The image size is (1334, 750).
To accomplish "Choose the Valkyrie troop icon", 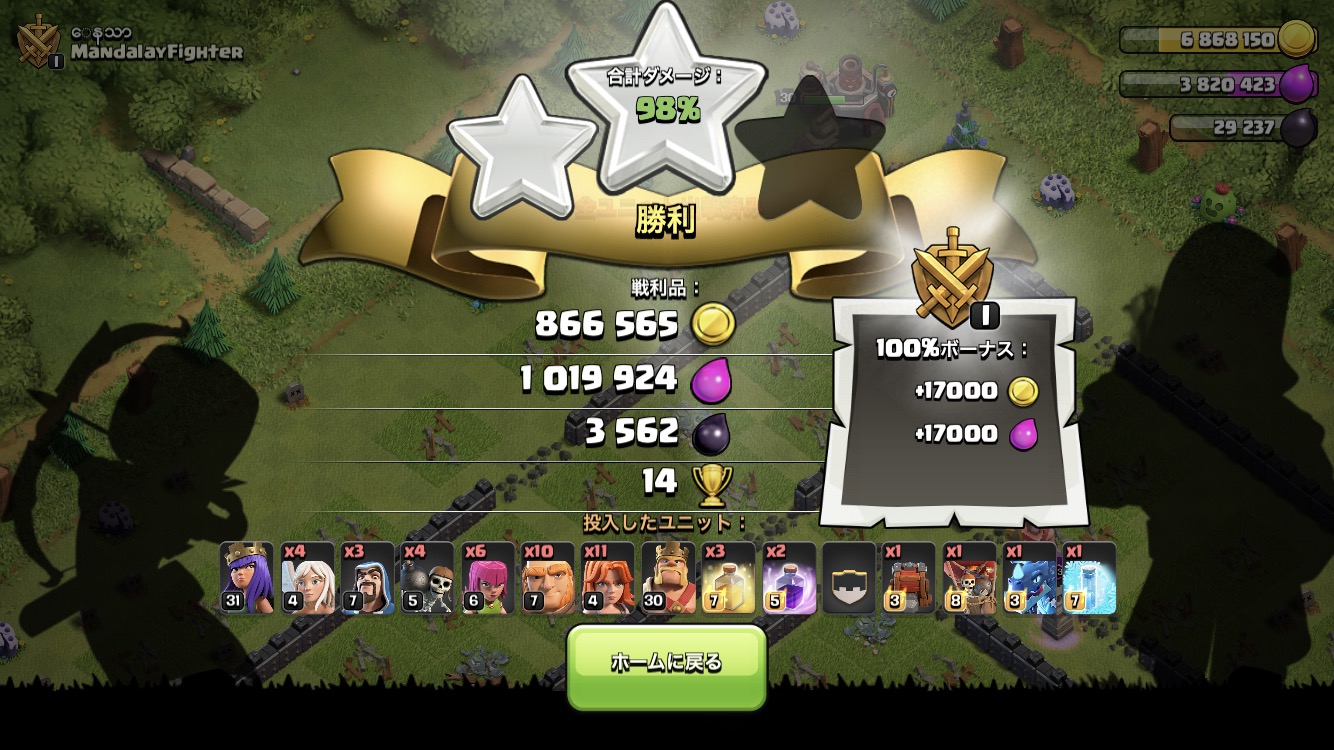I will coord(608,578).
